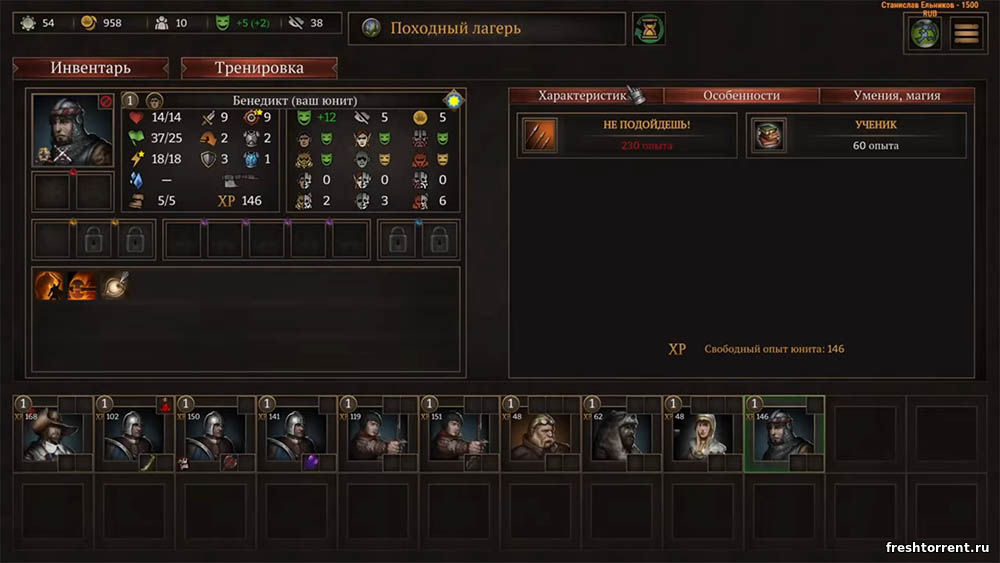Learn the Ученик skill for 60 experience
1000x563 pixels.
pos(857,135)
